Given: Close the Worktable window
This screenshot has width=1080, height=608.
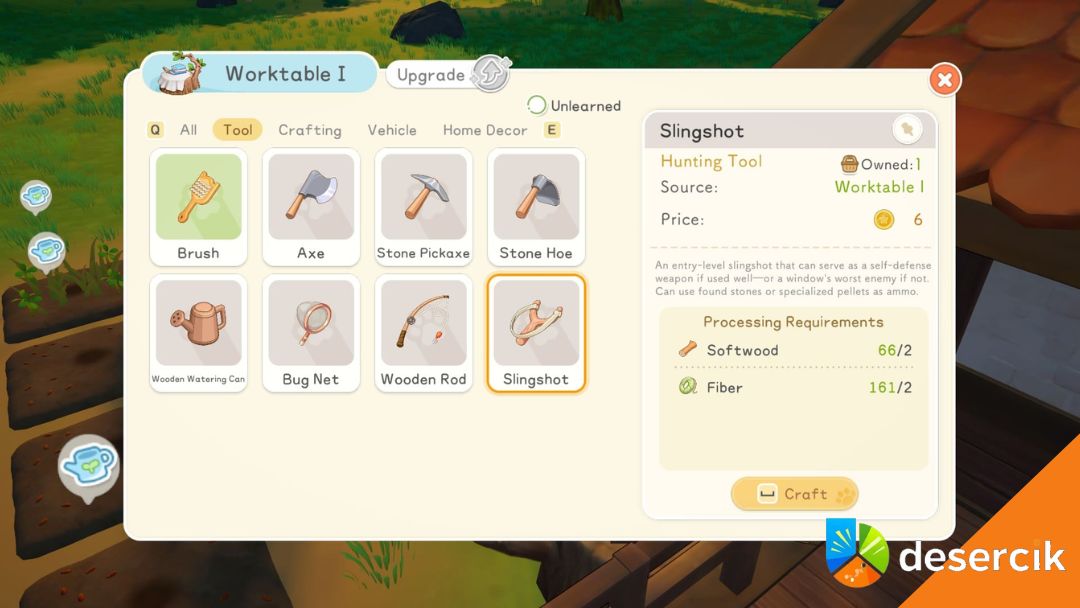Looking at the screenshot, I should pyautogui.click(x=944, y=79).
